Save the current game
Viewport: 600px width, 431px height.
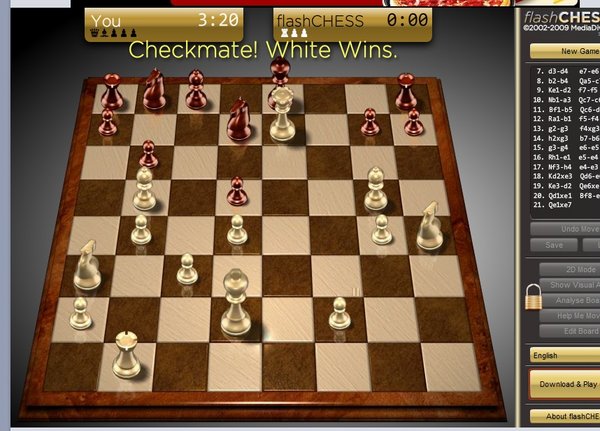(x=553, y=245)
